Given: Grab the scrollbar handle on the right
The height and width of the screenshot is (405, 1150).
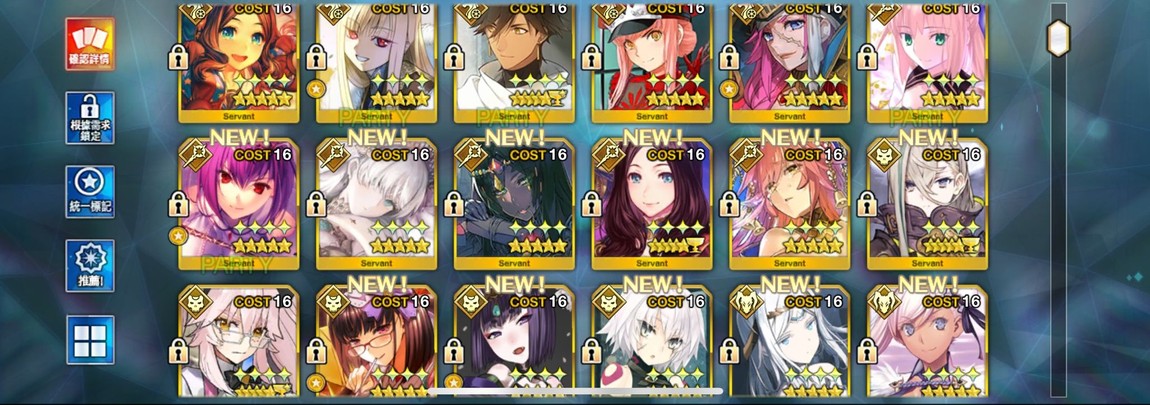Looking at the screenshot, I should click(1058, 38).
